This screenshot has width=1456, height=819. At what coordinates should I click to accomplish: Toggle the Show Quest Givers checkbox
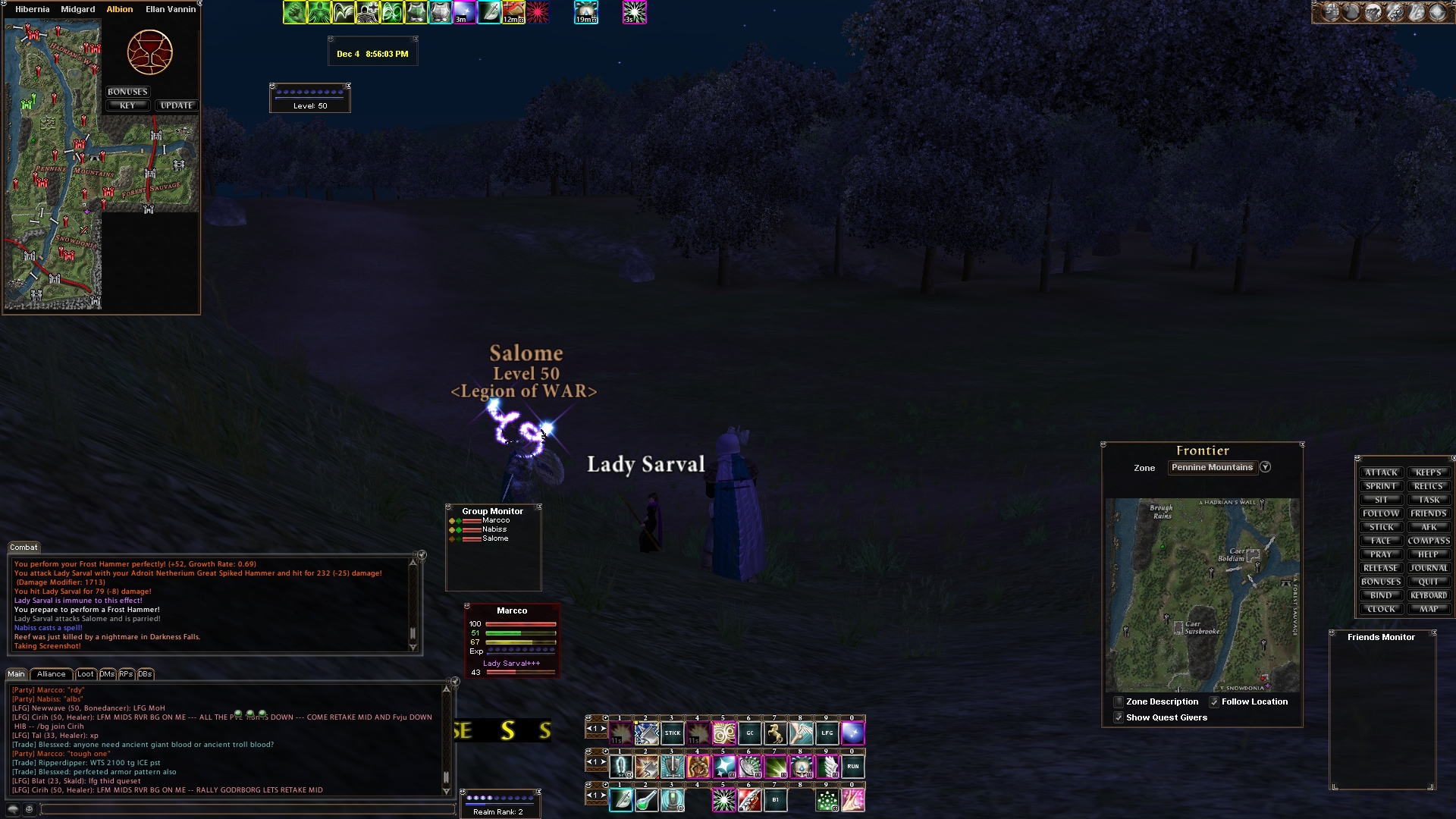1119,717
